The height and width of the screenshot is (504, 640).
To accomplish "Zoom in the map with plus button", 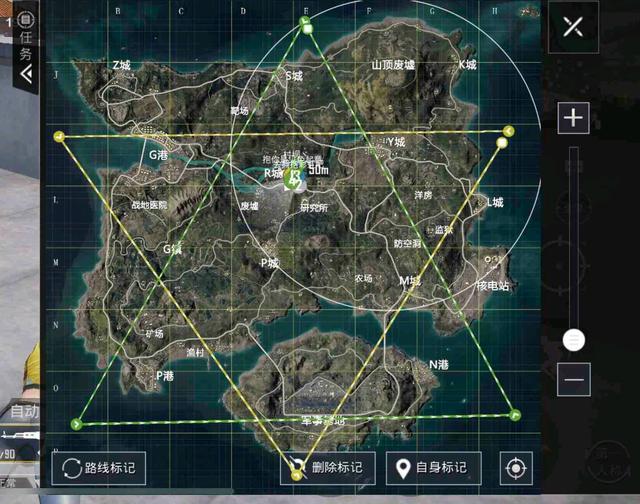I will 573,118.
